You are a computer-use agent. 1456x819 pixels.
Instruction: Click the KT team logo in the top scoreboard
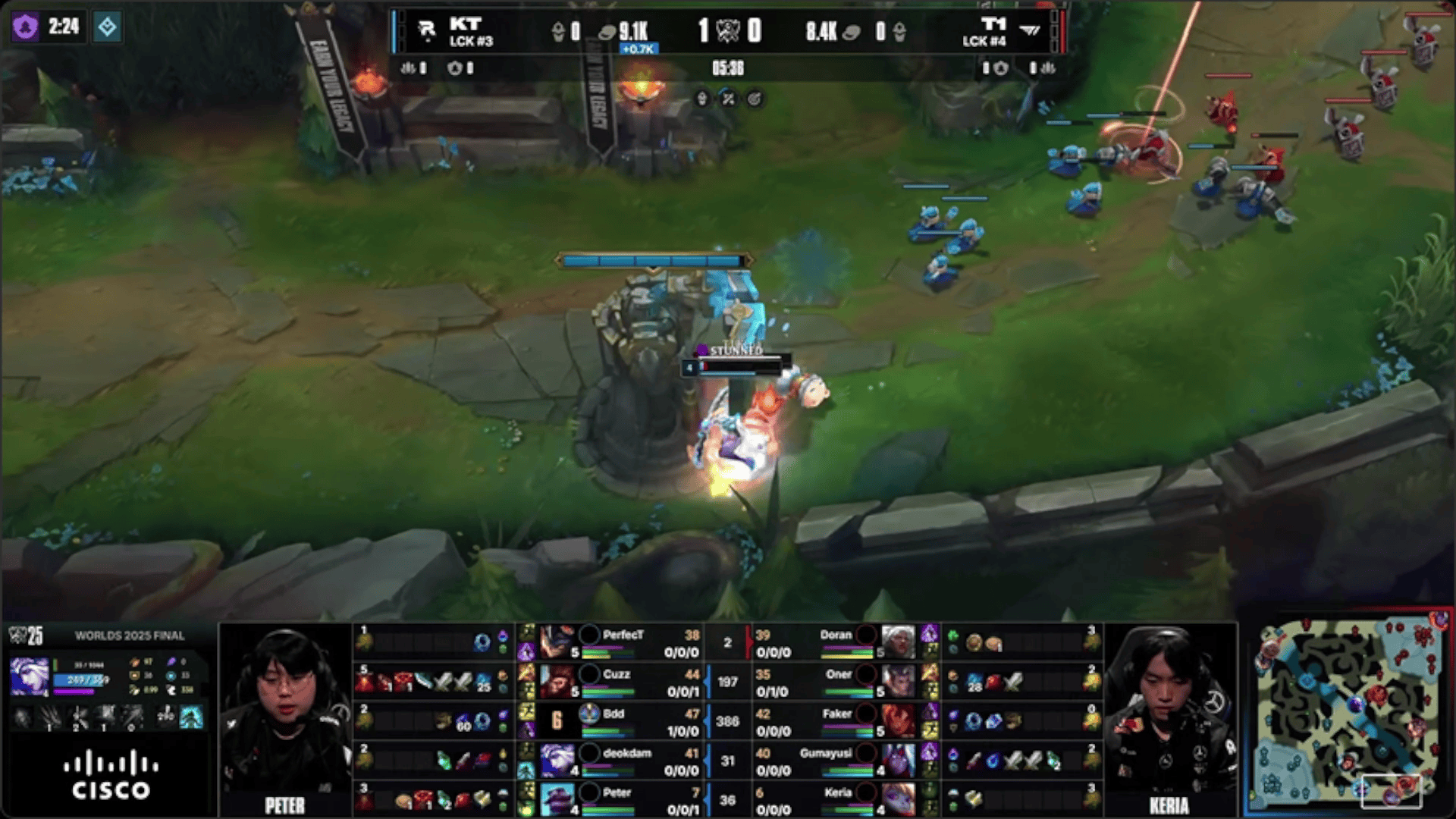[427, 30]
